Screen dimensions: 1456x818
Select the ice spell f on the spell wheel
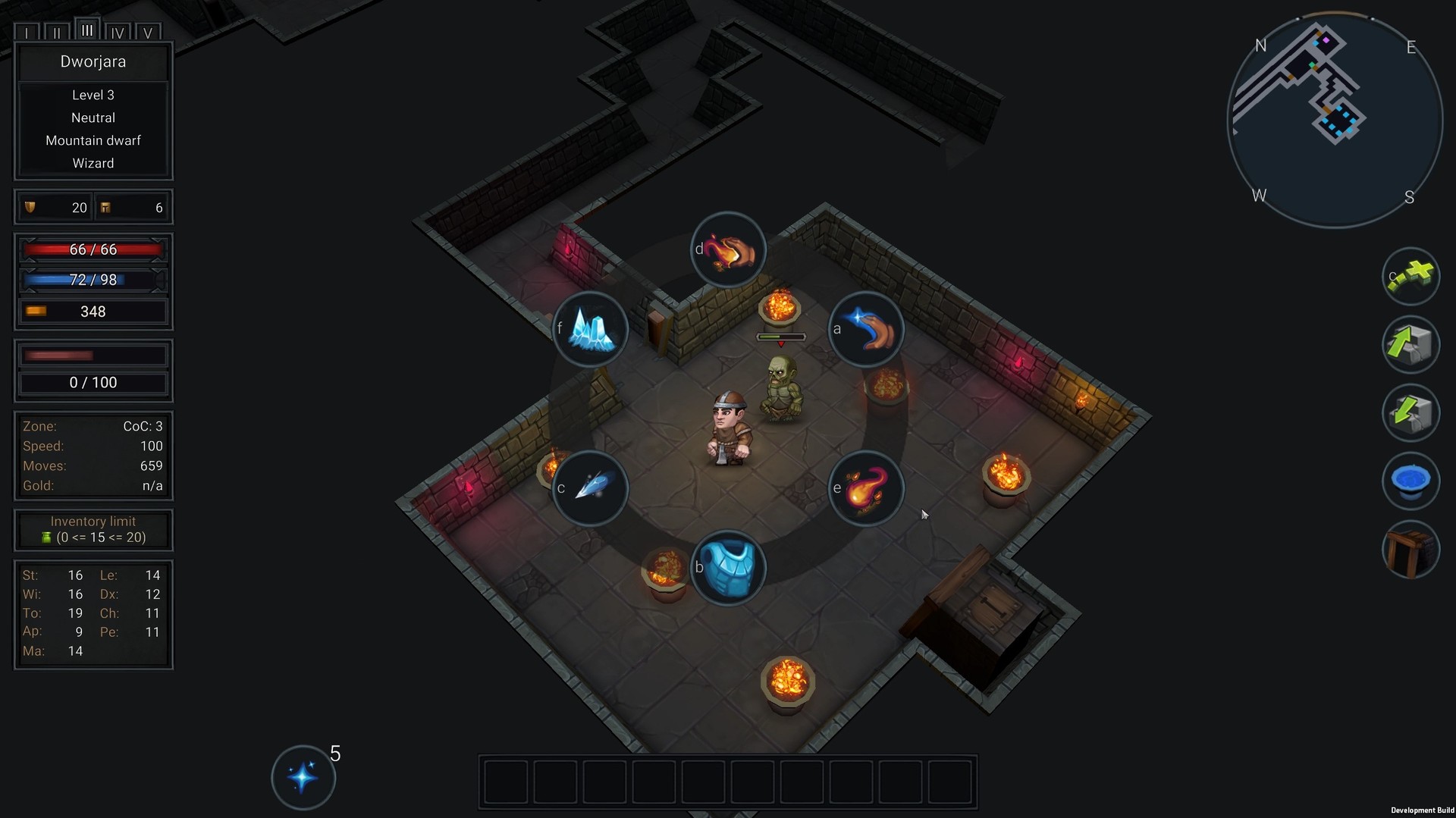coord(591,328)
